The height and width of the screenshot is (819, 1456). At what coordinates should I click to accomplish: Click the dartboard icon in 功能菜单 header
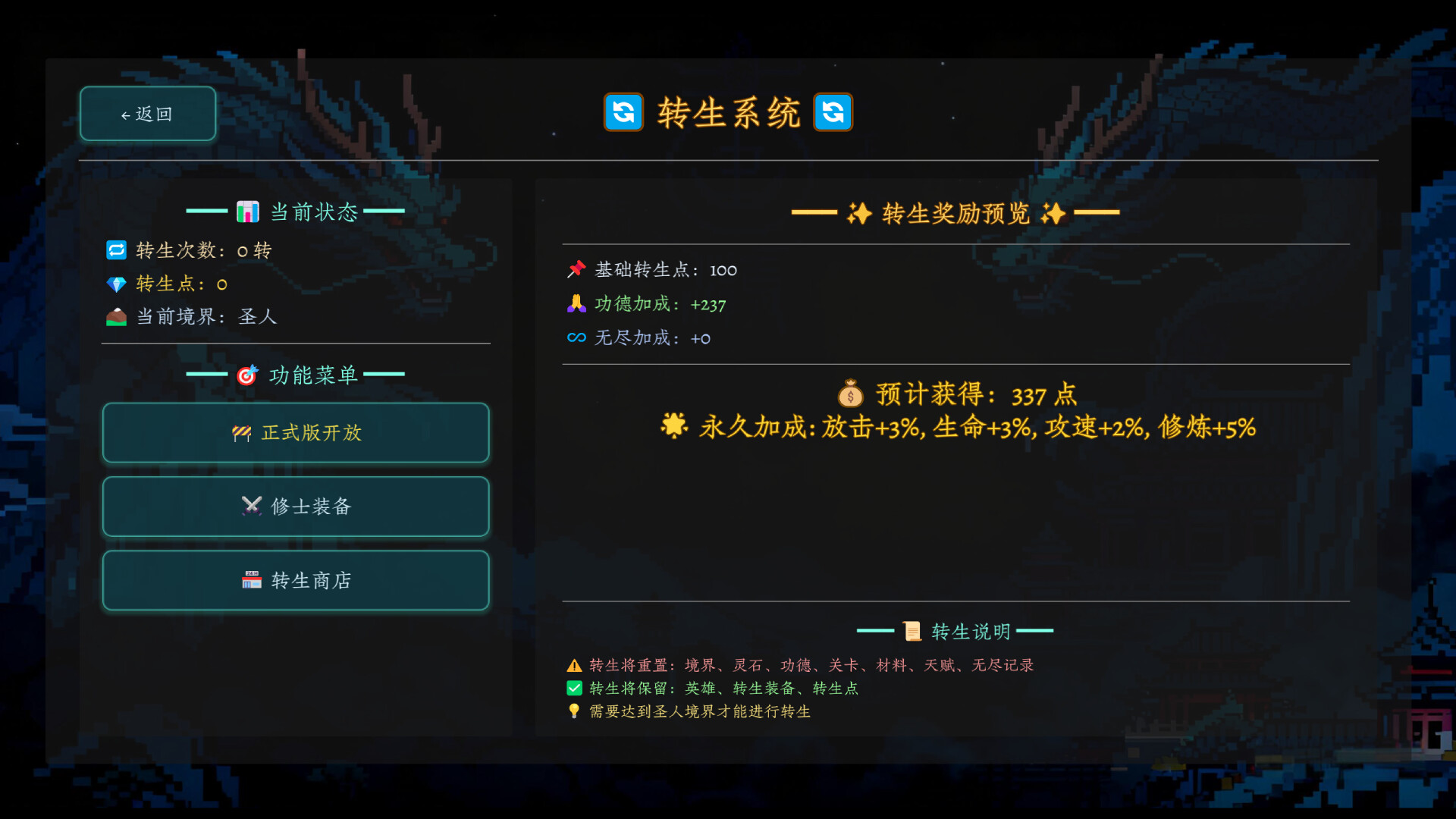click(x=246, y=375)
